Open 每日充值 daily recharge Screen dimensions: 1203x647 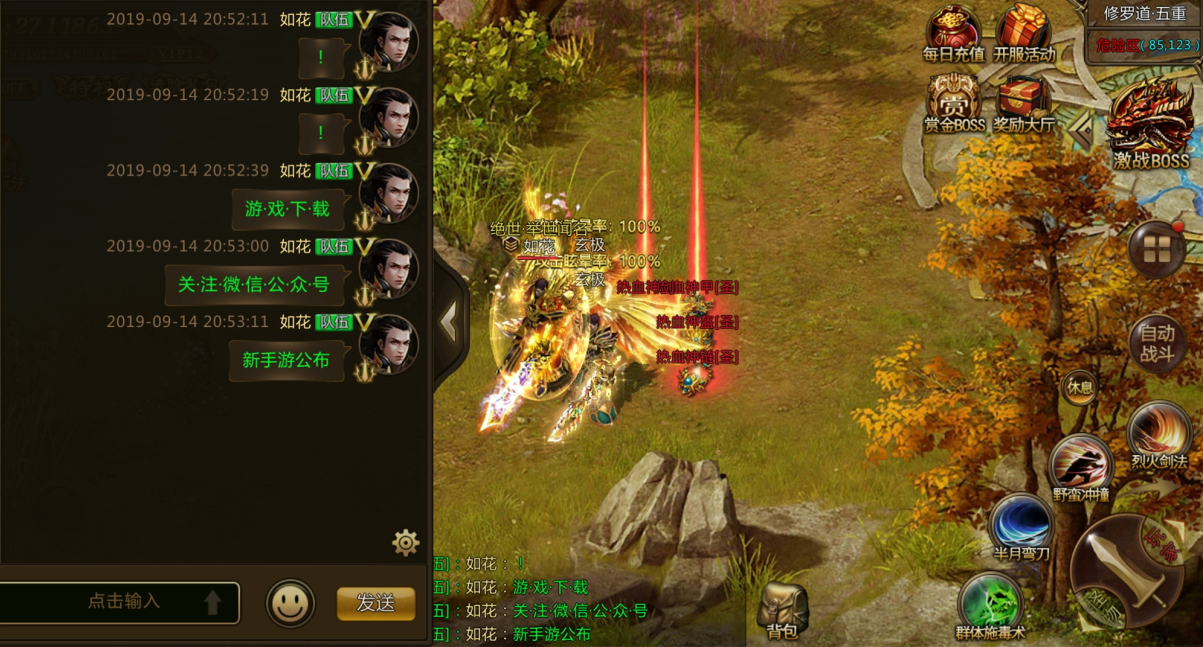point(953,33)
